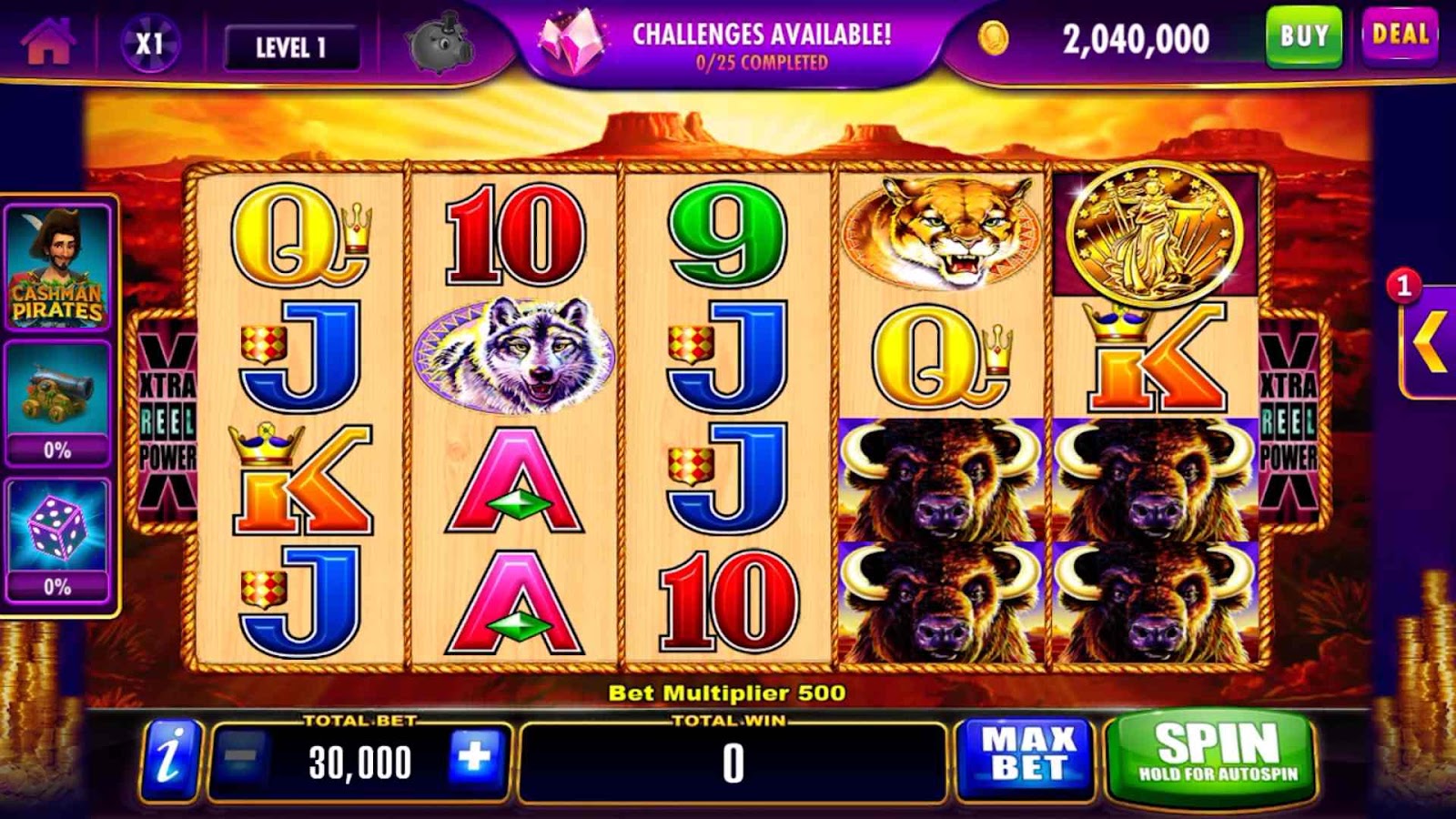This screenshot has height=819, width=1456.
Task: Open the X1 multiplier badge
Action: click(149, 44)
